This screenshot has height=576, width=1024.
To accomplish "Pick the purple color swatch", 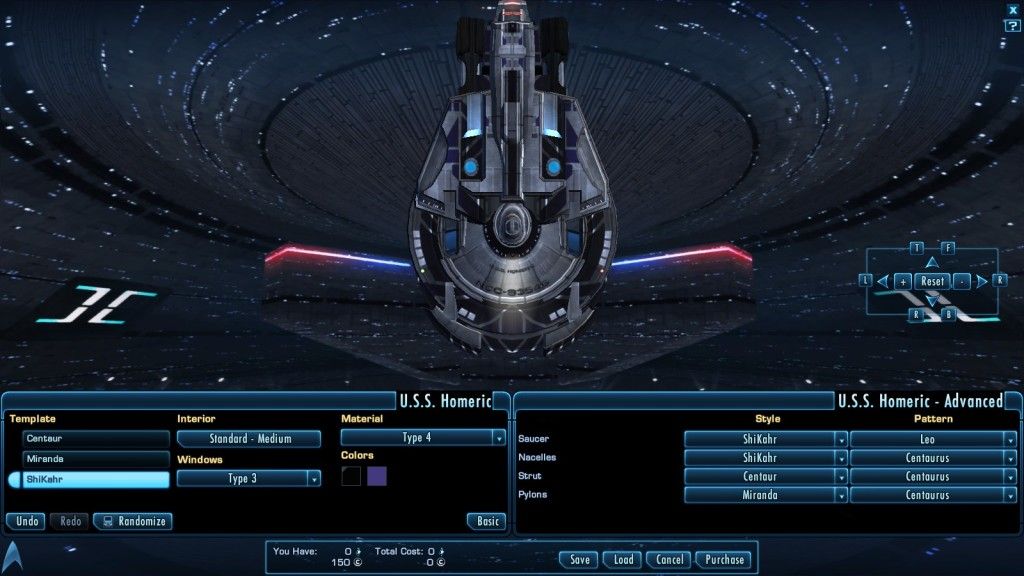I will (377, 476).
